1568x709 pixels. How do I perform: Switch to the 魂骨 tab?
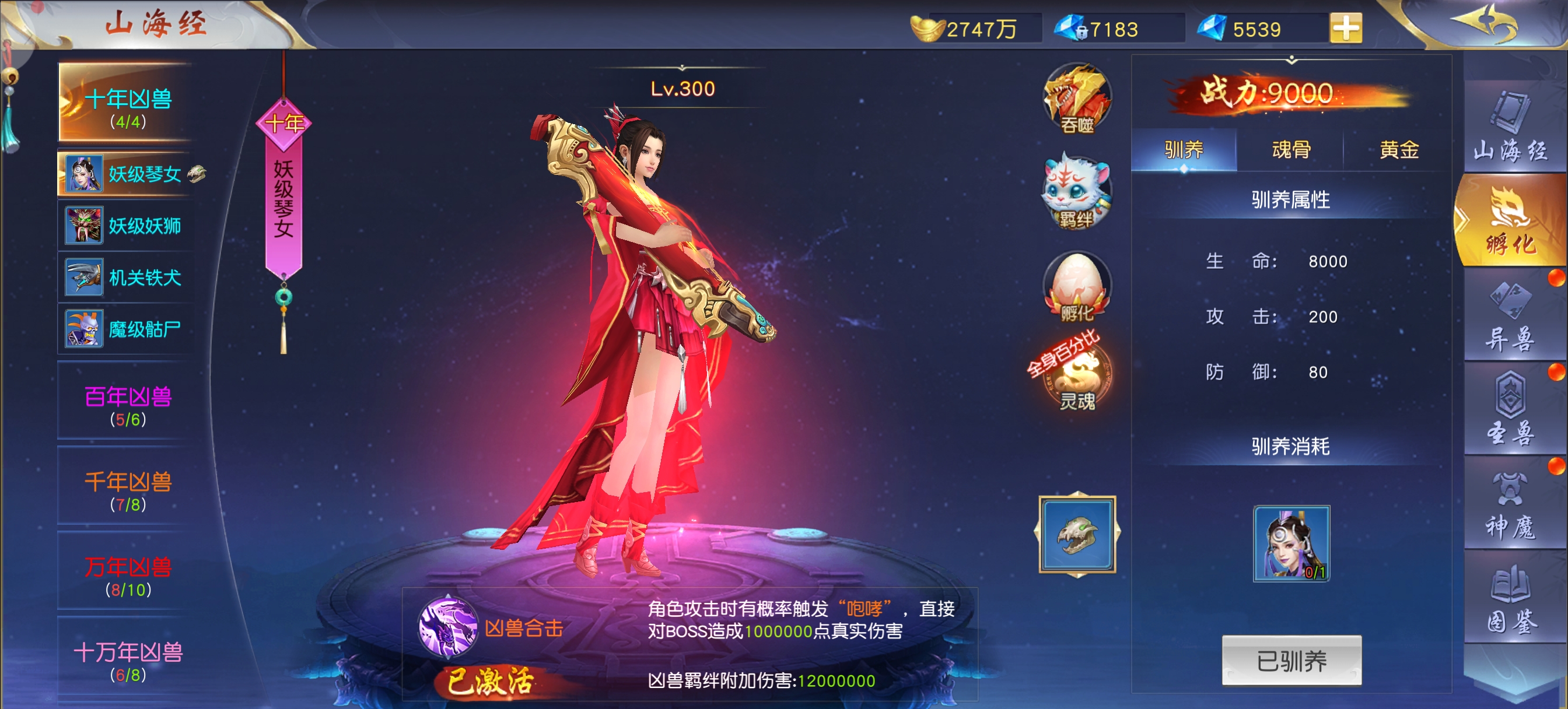coord(1290,150)
